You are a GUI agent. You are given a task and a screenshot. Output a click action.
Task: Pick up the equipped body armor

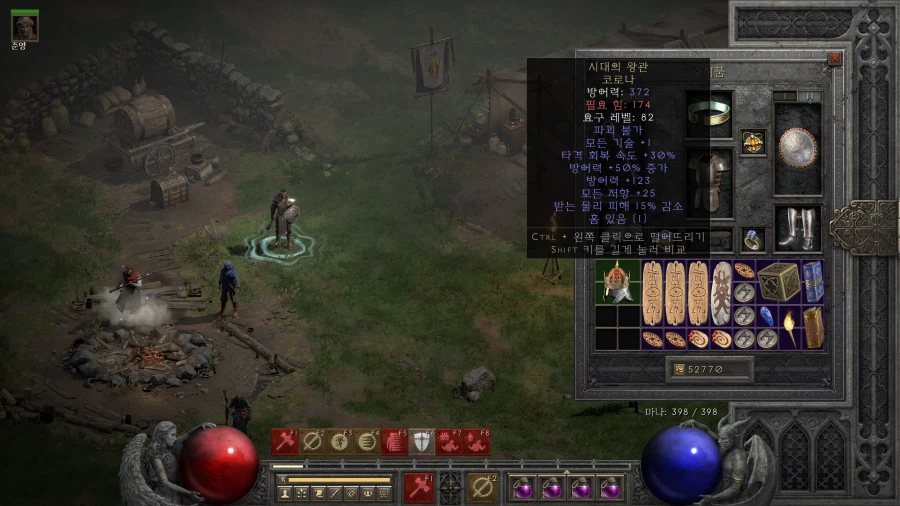click(709, 182)
